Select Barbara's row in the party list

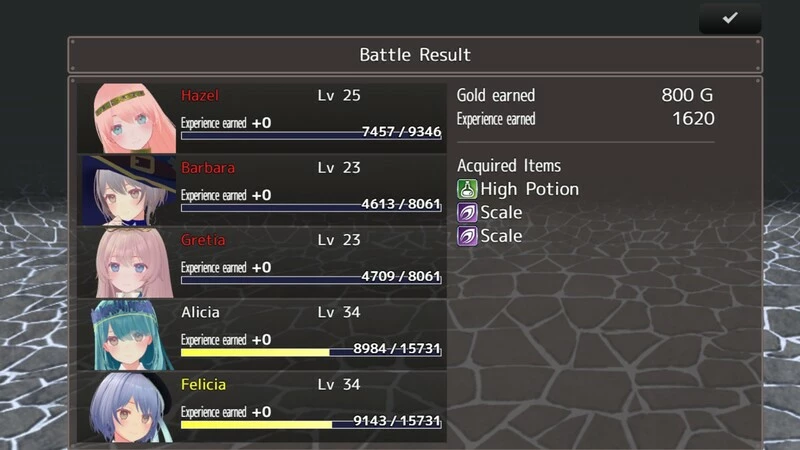(262, 189)
